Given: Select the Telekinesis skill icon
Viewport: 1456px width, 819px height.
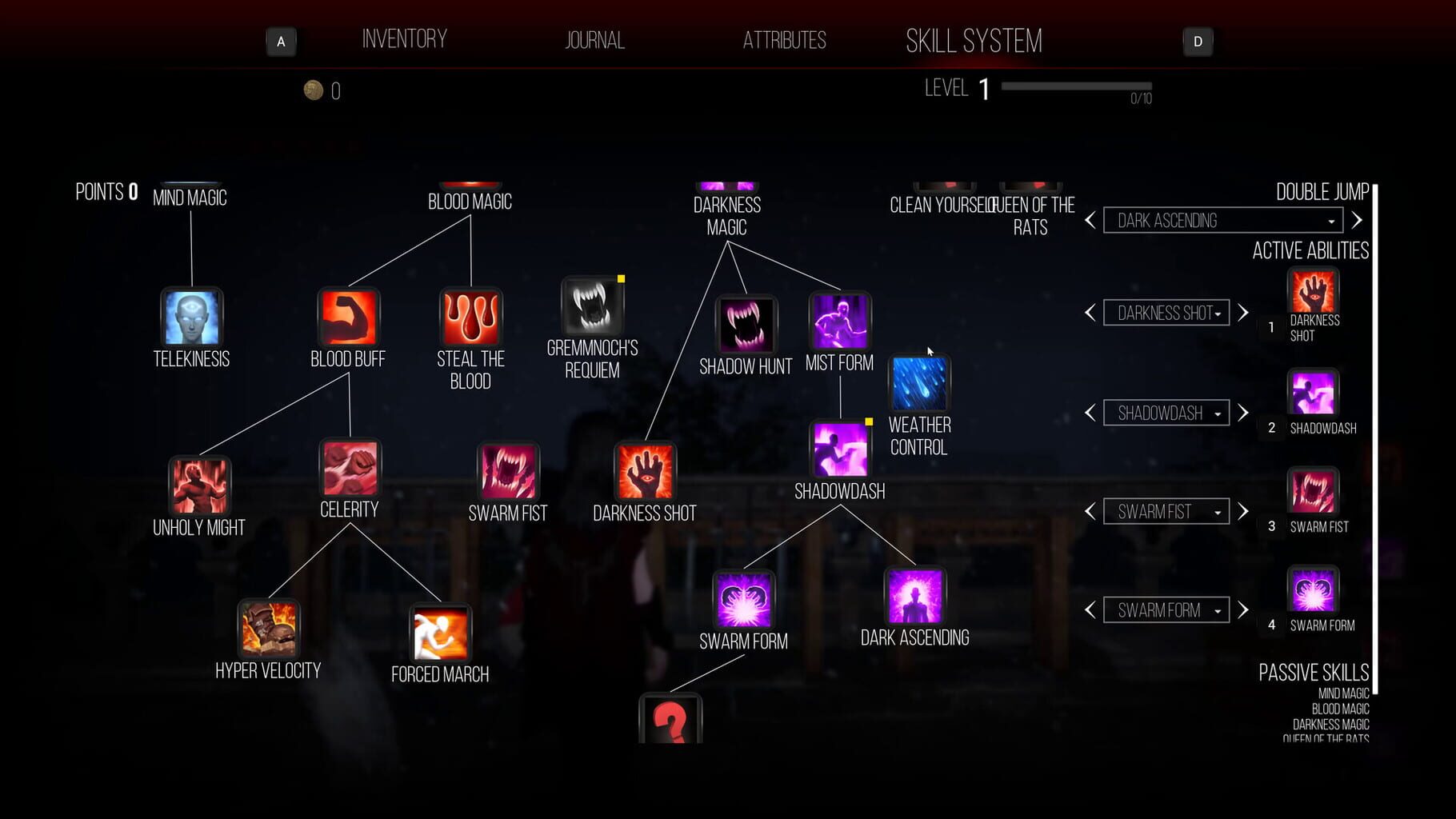Looking at the screenshot, I should [191, 318].
